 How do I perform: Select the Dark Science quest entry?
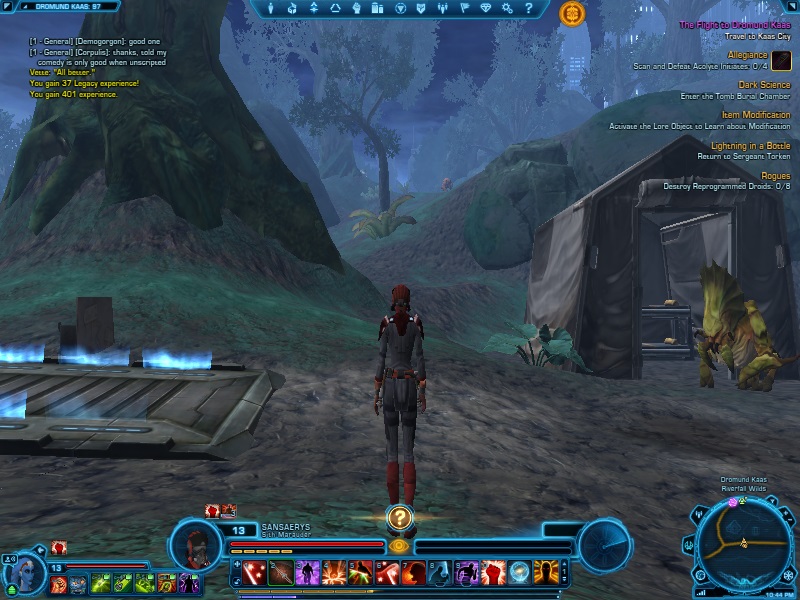(763, 85)
